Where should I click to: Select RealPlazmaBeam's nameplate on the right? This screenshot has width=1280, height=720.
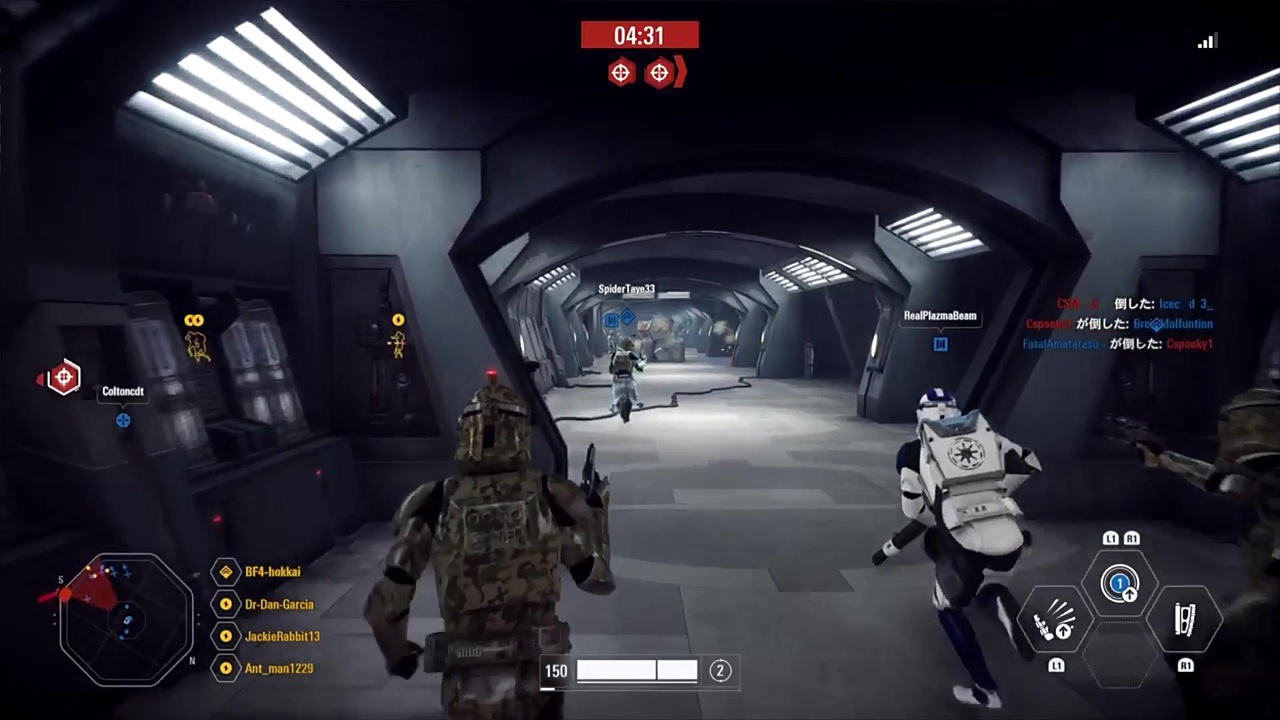click(x=939, y=315)
